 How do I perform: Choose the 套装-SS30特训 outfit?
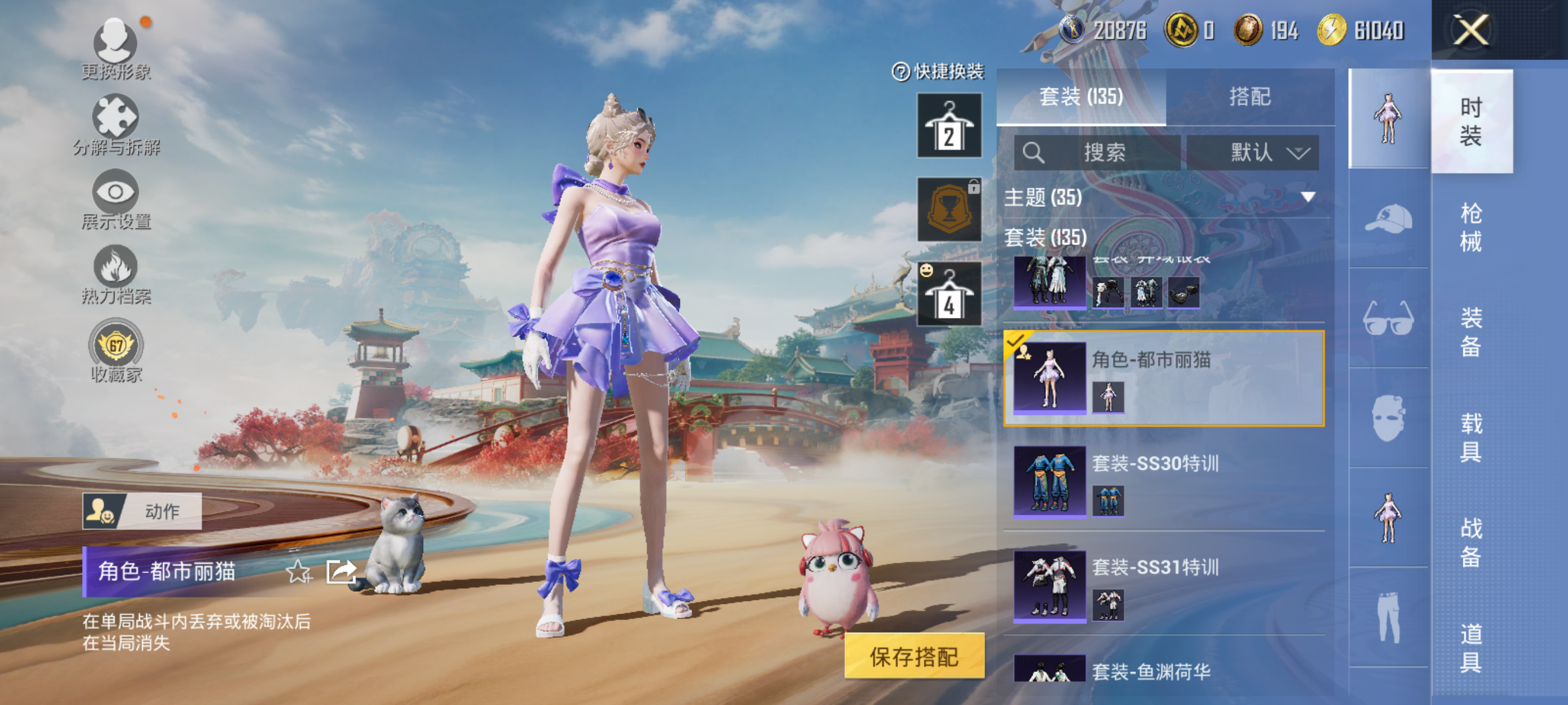1163,481
